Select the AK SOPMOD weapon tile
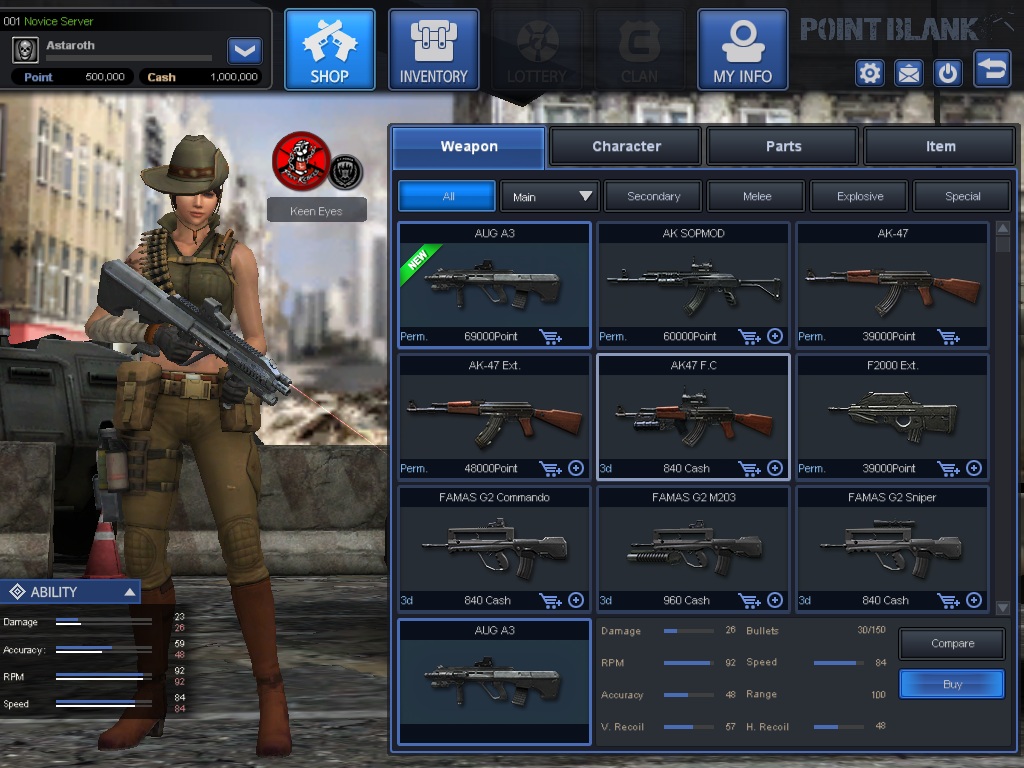This screenshot has height=768, width=1024. click(x=693, y=282)
